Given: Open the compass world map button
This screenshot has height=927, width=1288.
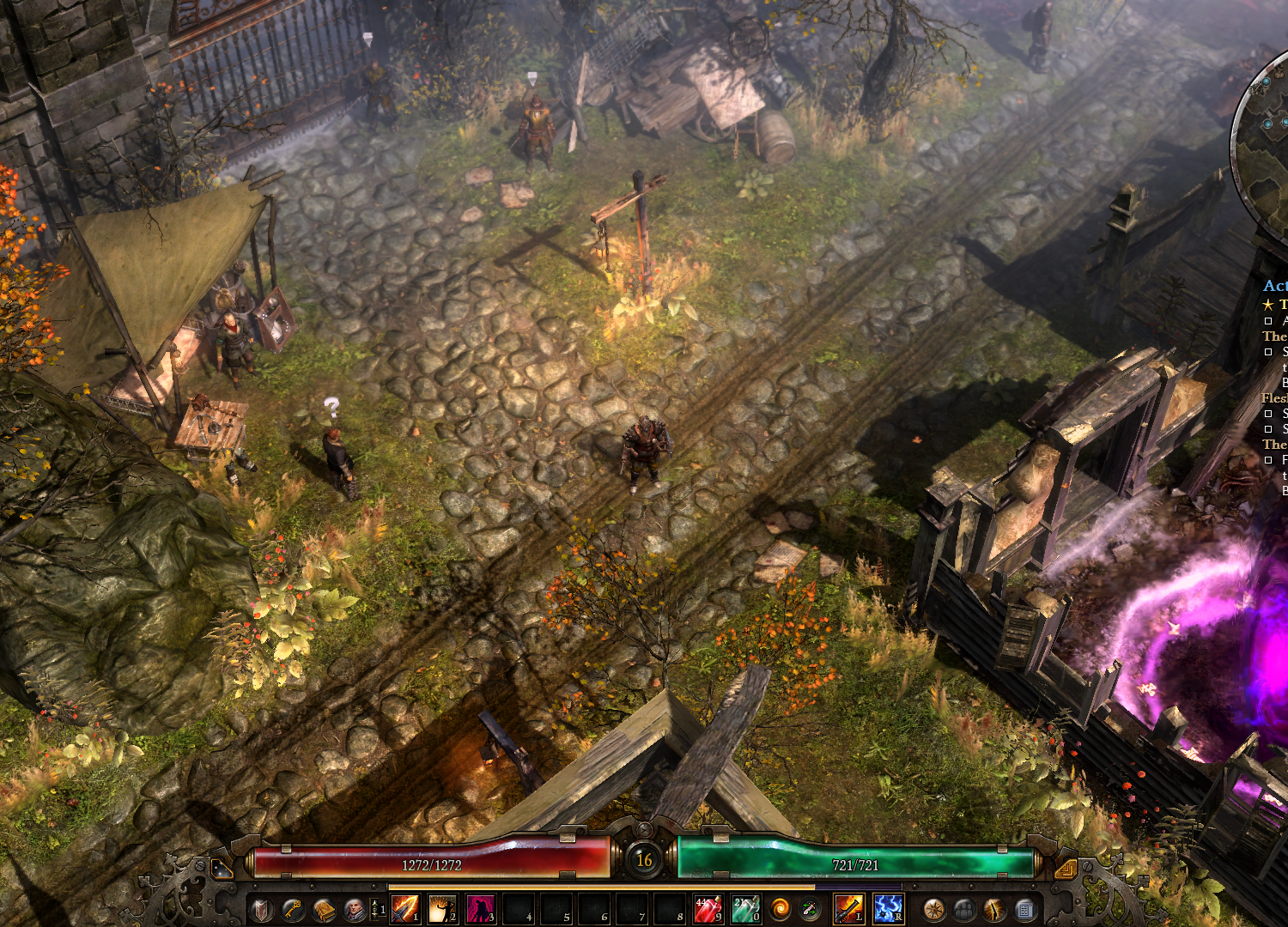Looking at the screenshot, I should click(x=933, y=909).
